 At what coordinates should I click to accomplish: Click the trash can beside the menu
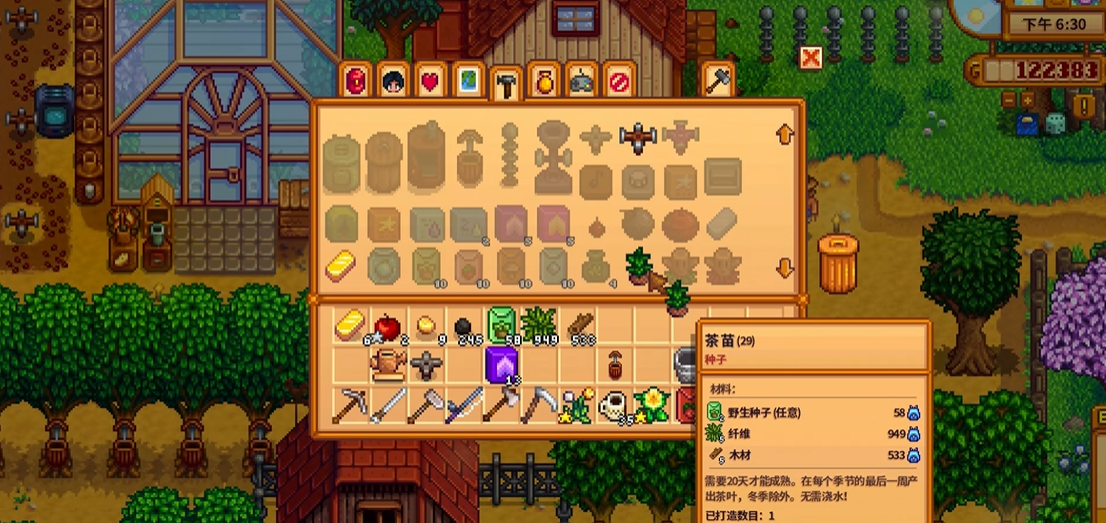(838, 263)
